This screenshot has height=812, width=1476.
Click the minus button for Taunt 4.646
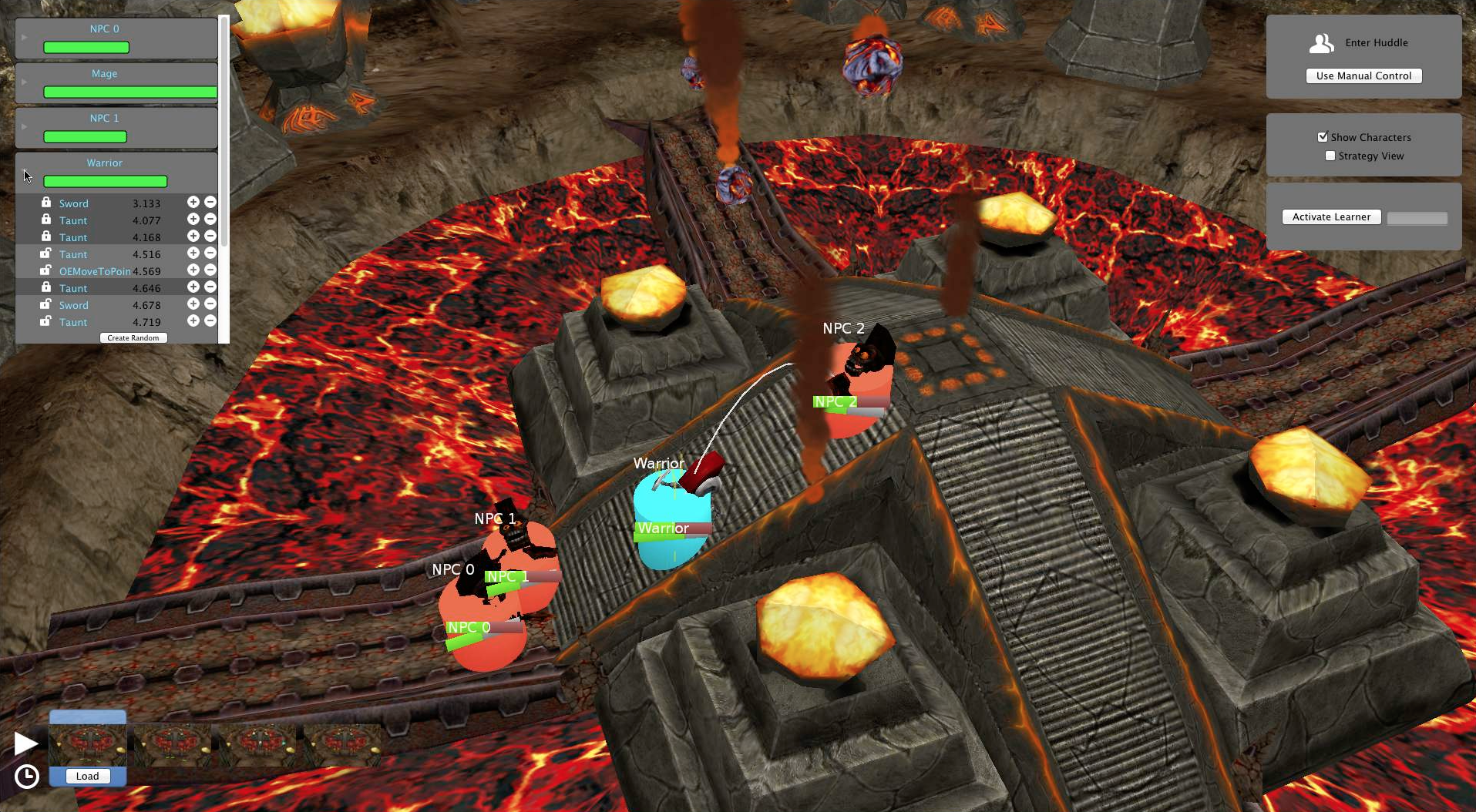click(x=210, y=287)
